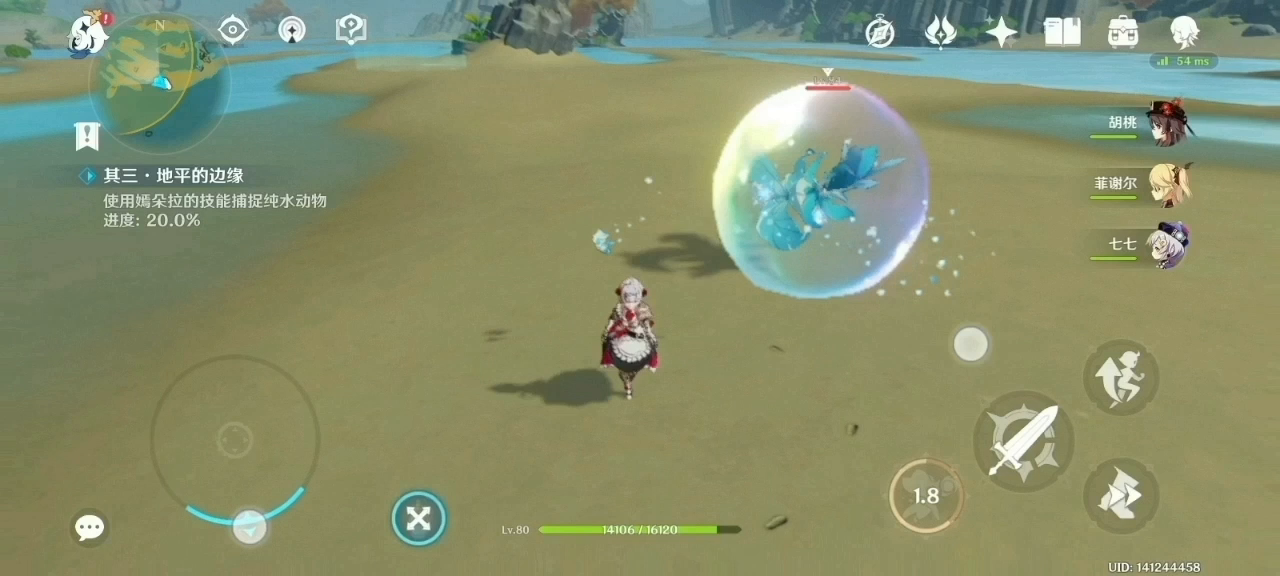Open the backpack inventory icon
Screen dimensions: 1280x576
(1123, 32)
